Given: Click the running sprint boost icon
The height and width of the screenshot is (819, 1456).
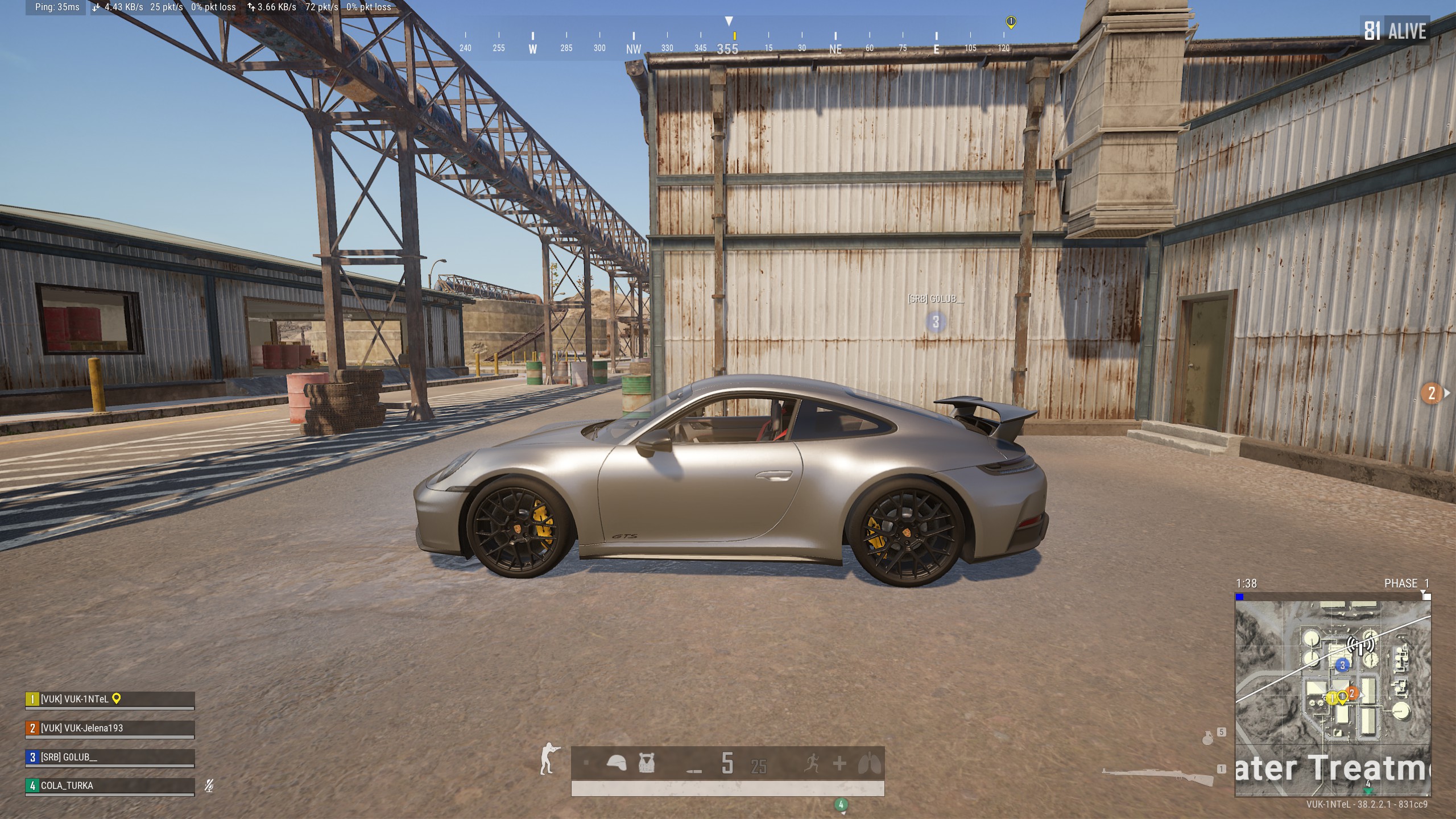Looking at the screenshot, I should coord(812,763).
